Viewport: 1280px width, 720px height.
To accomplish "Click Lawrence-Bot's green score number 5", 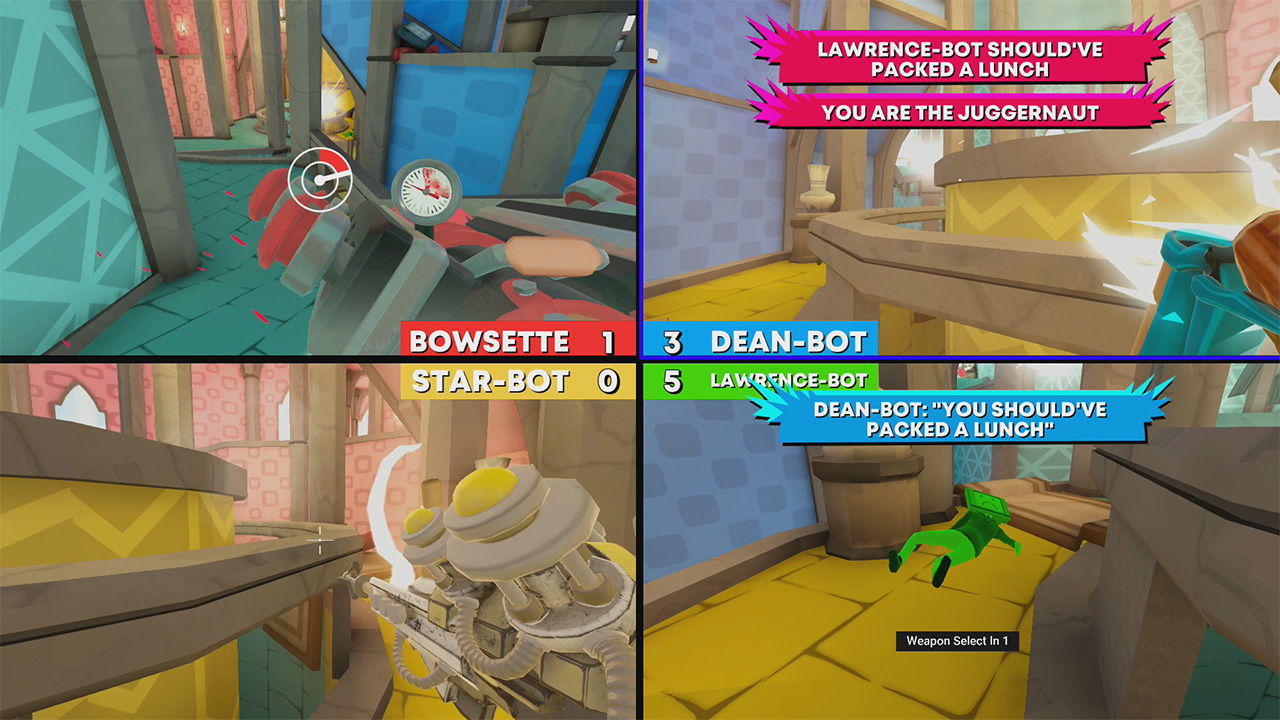I will (673, 380).
